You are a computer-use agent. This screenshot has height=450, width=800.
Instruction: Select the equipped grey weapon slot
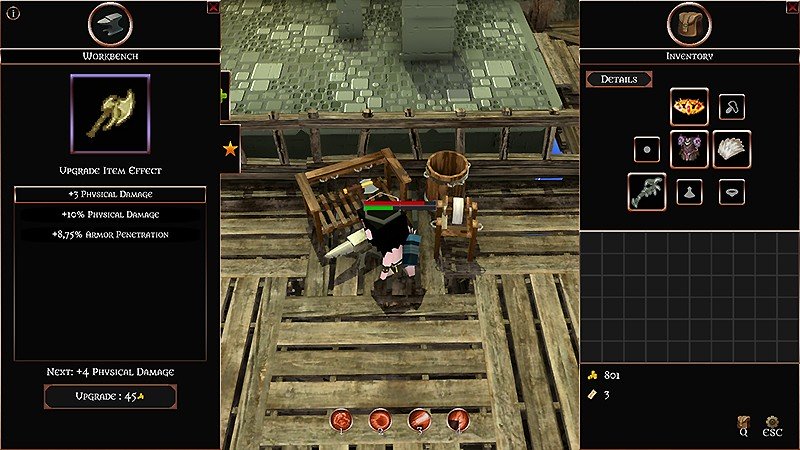(x=647, y=191)
